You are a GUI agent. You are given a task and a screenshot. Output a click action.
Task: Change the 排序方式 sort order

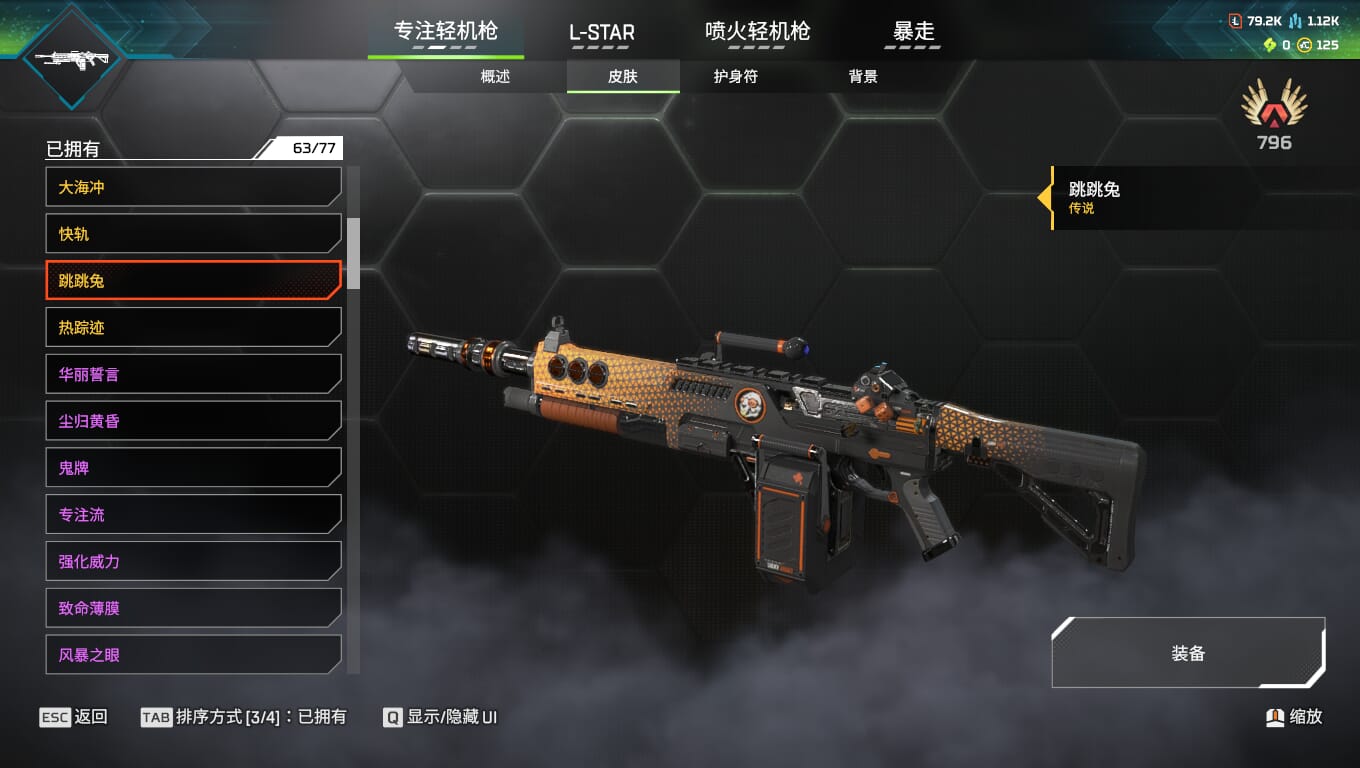click(243, 717)
